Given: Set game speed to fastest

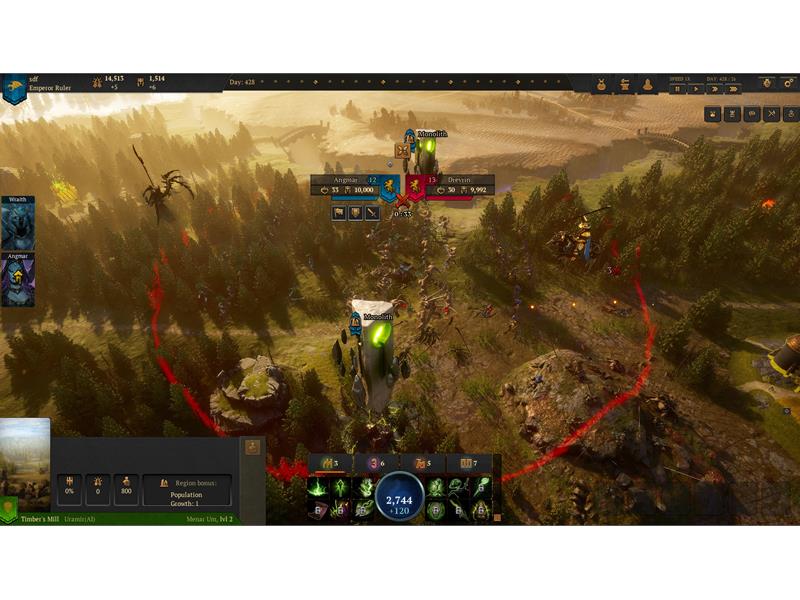Looking at the screenshot, I should click(x=733, y=89).
